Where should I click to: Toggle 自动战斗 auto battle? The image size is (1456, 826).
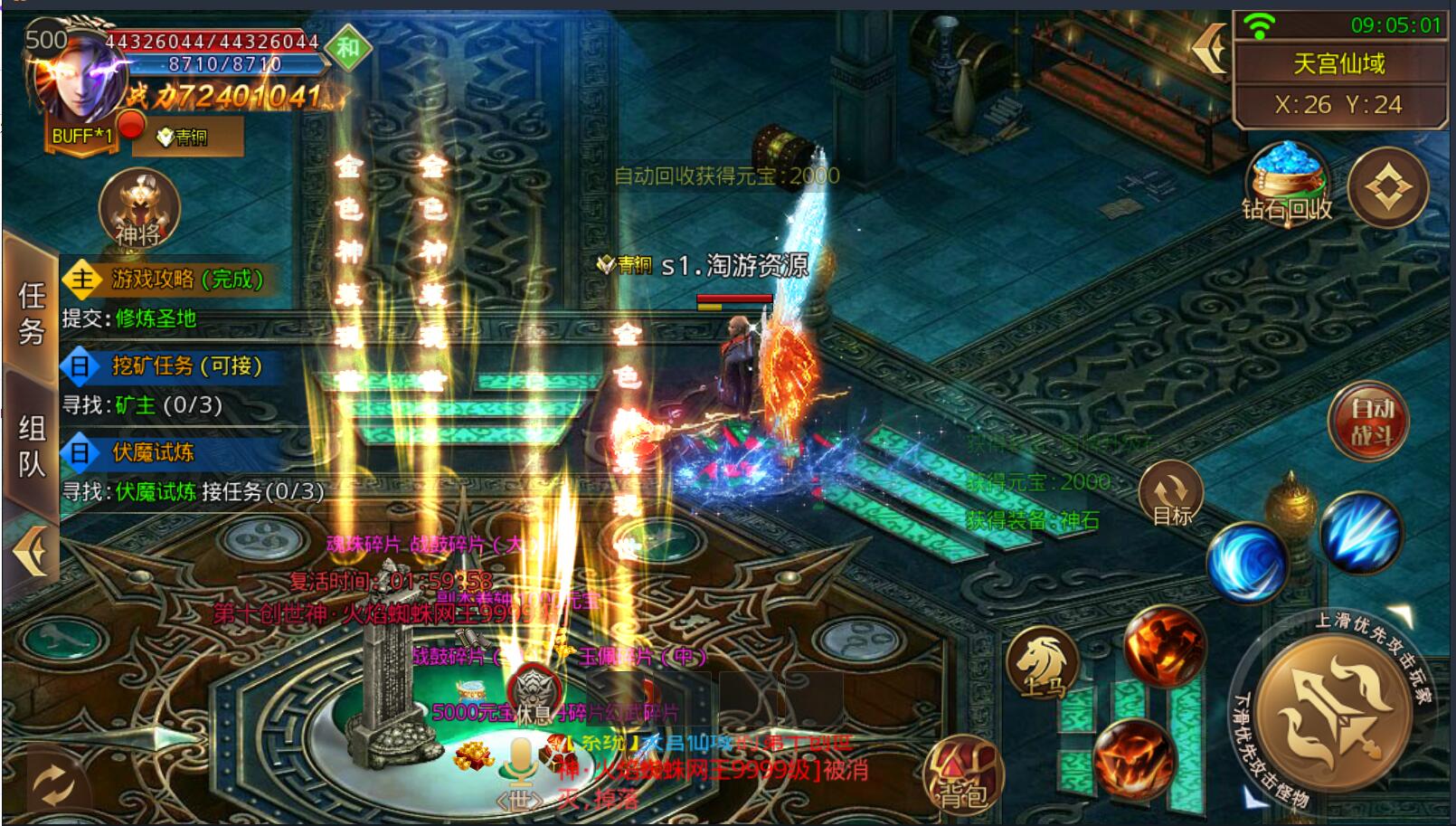point(1369,422)
